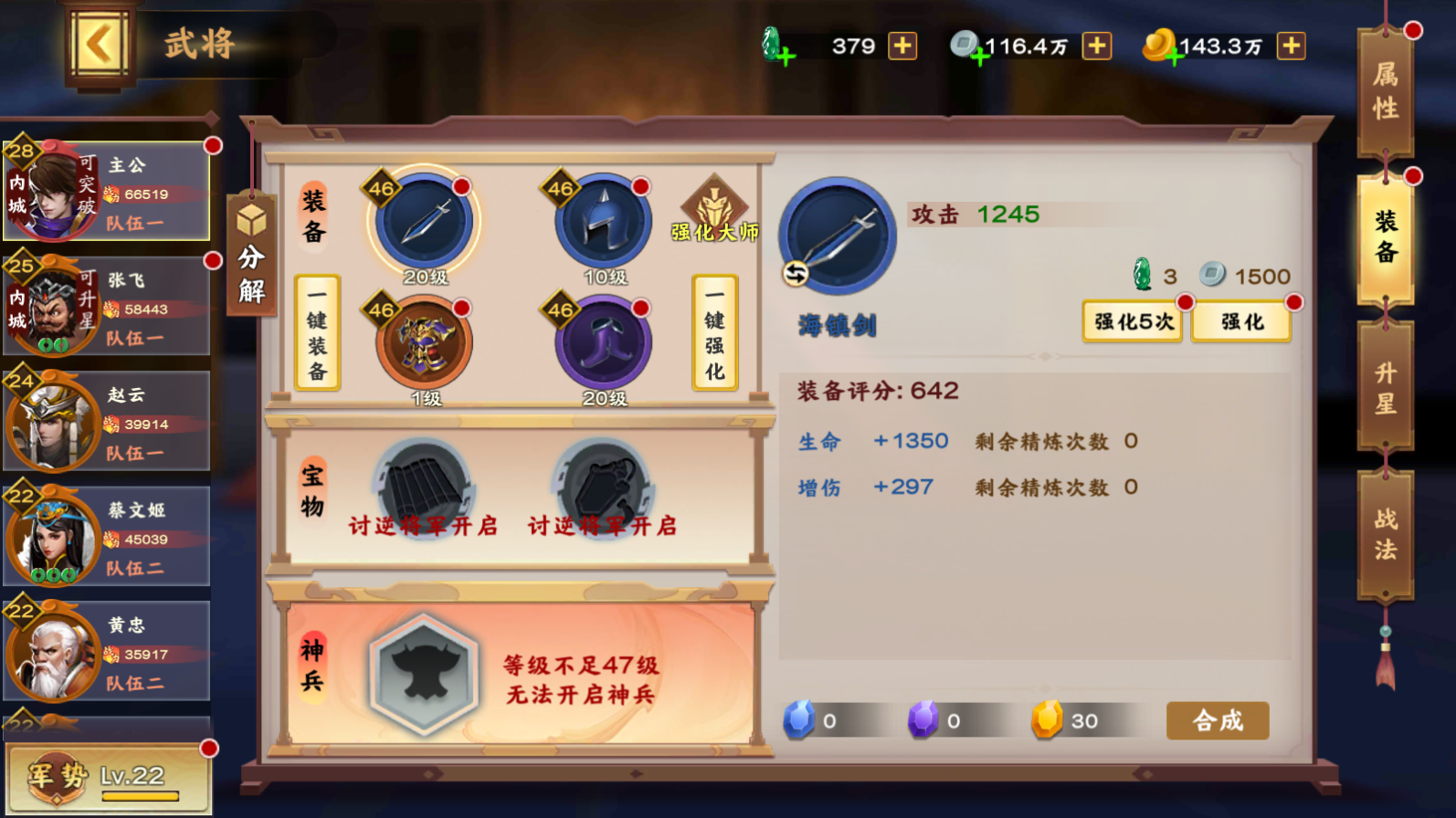Select hero 张飞 in the list
The width and height of the screenshot is (1456, 818).
pyautogui.click(x=107, y=307)
